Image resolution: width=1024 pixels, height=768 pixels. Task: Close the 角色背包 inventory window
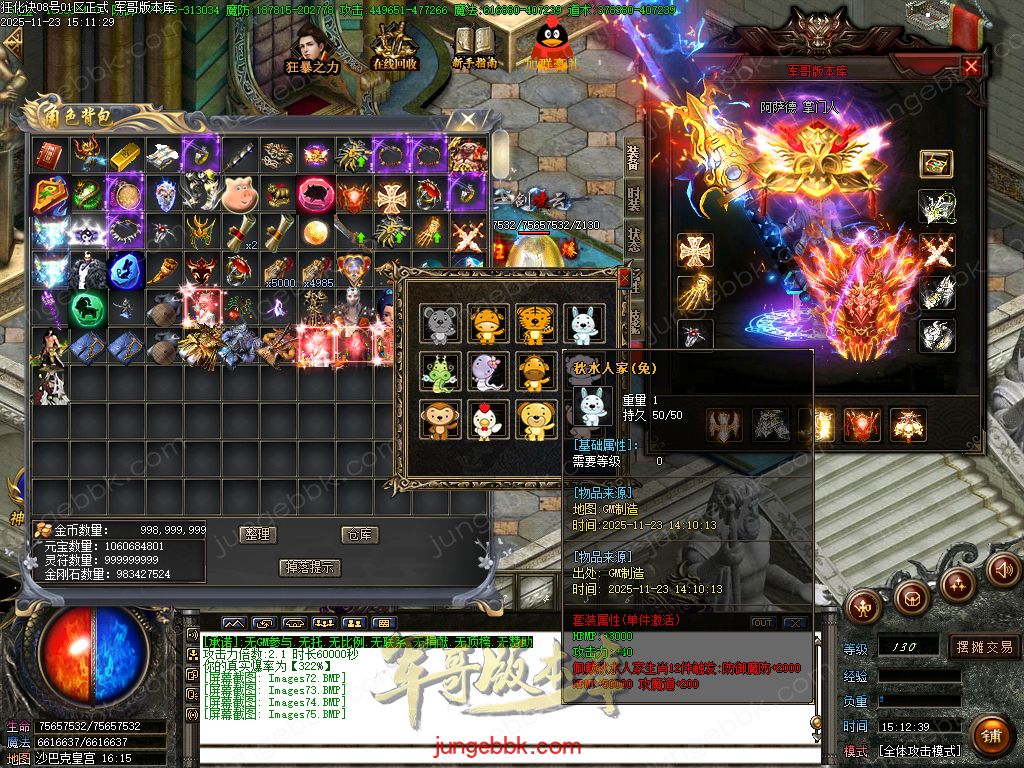[465, 121]
